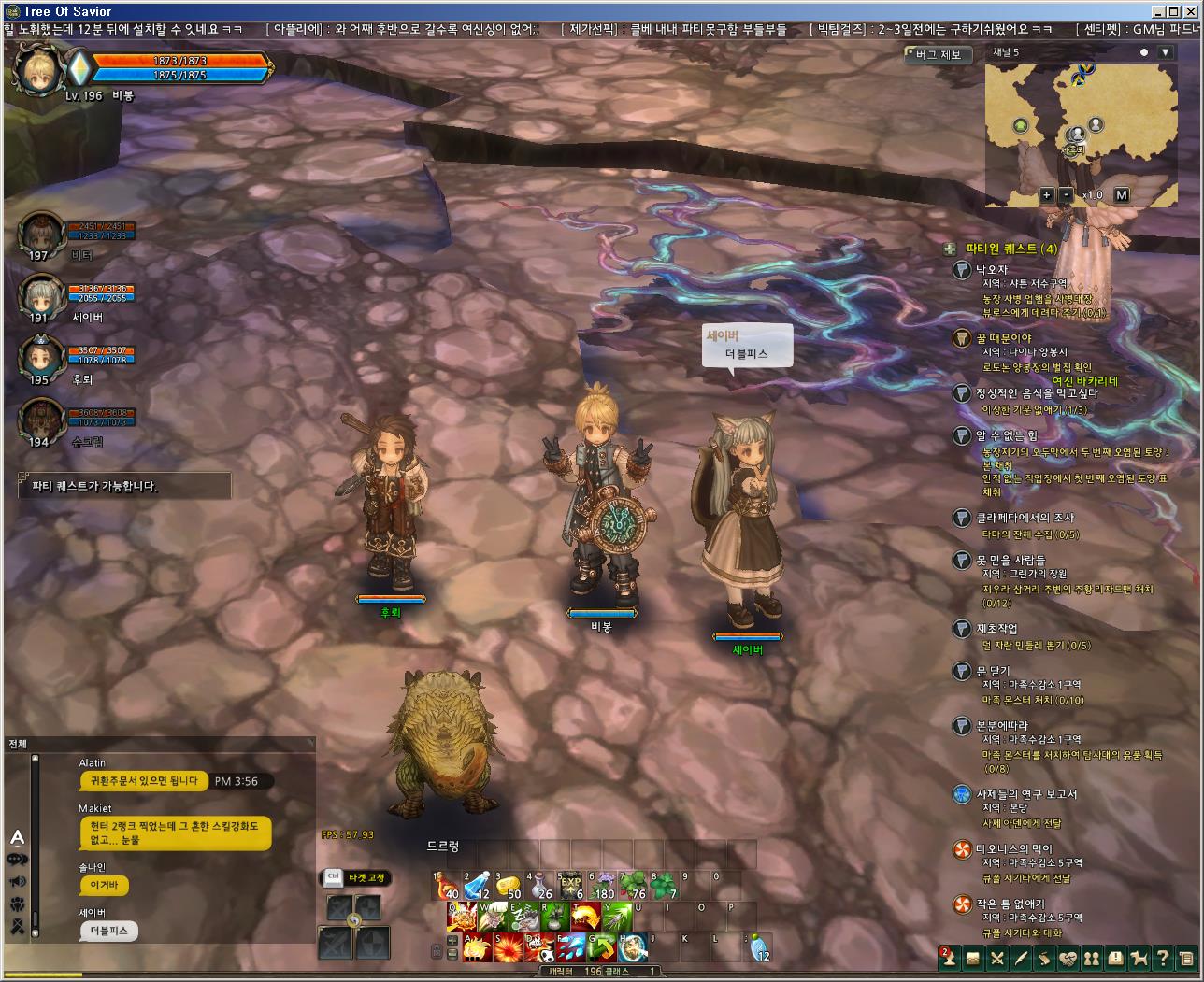
Task: Open the inventory chest icon in bottom menu
Action: (x=973, y=958)
